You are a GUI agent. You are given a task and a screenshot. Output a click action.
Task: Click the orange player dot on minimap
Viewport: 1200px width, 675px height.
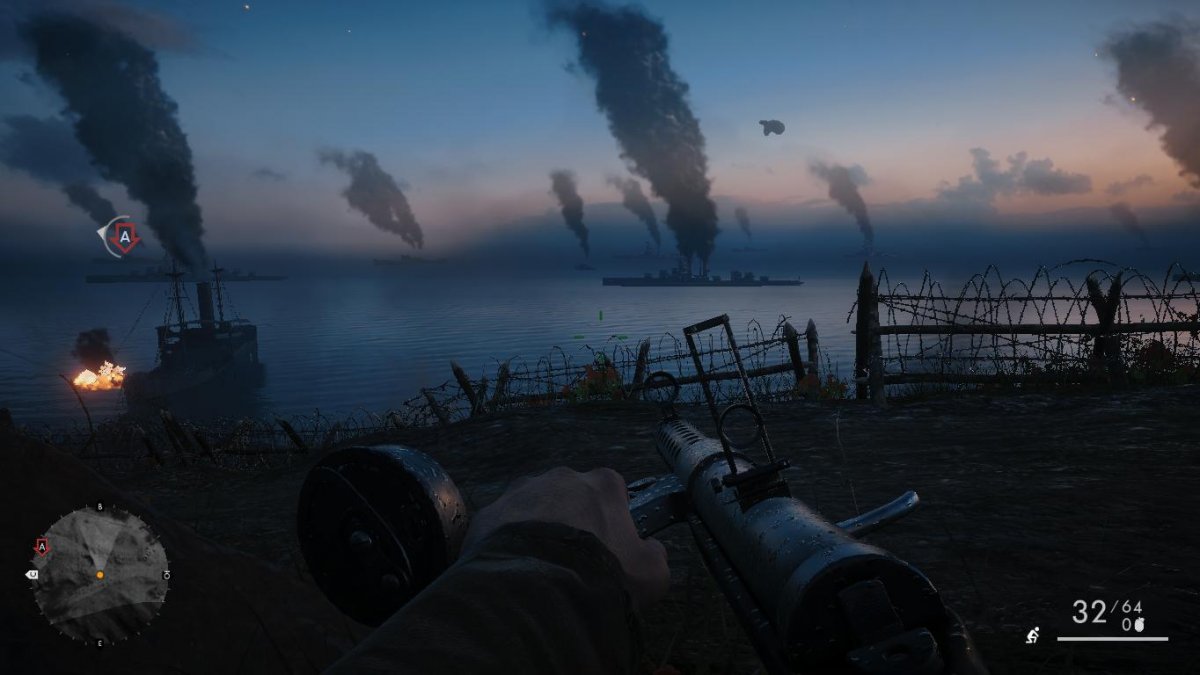(x=99, y=575)
